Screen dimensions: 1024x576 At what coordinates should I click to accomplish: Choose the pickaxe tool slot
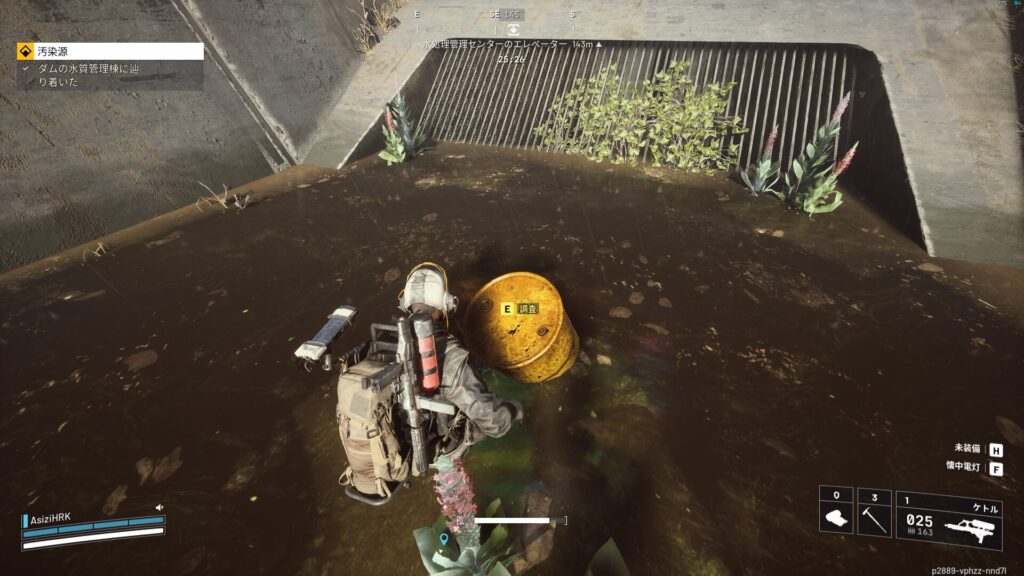[x=873, y=512]
